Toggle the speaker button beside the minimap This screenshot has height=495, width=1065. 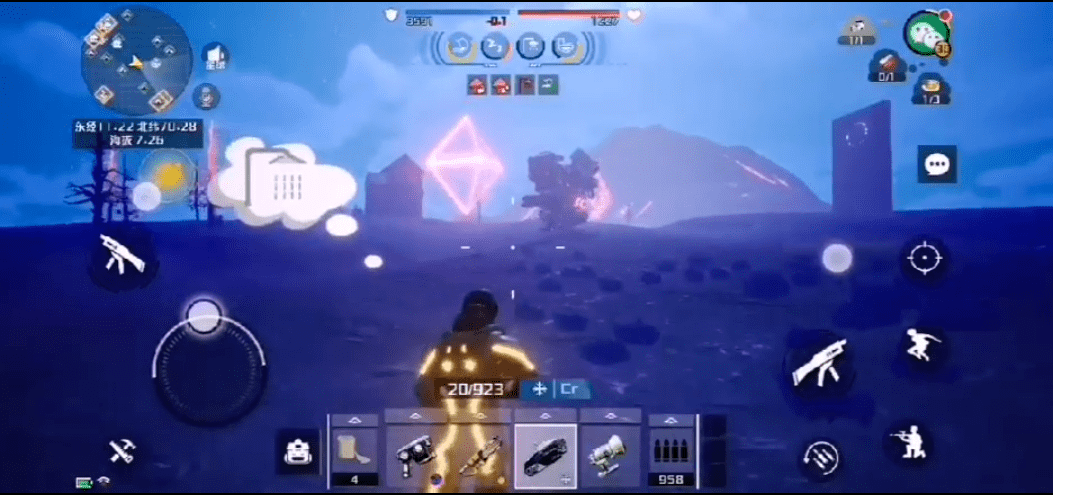pos(215,58)
